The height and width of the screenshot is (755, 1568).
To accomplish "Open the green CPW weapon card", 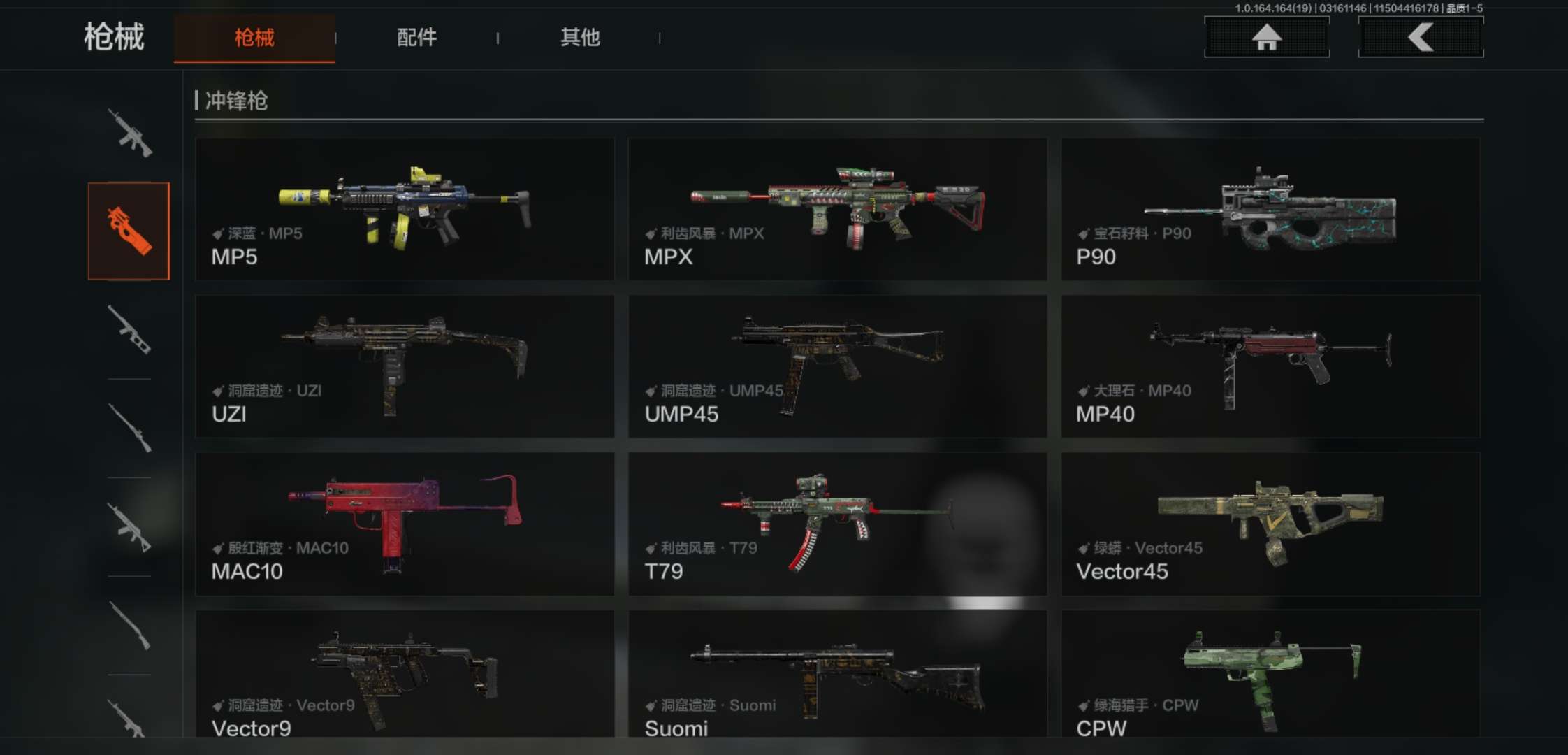I will (x=1270, y=673).
